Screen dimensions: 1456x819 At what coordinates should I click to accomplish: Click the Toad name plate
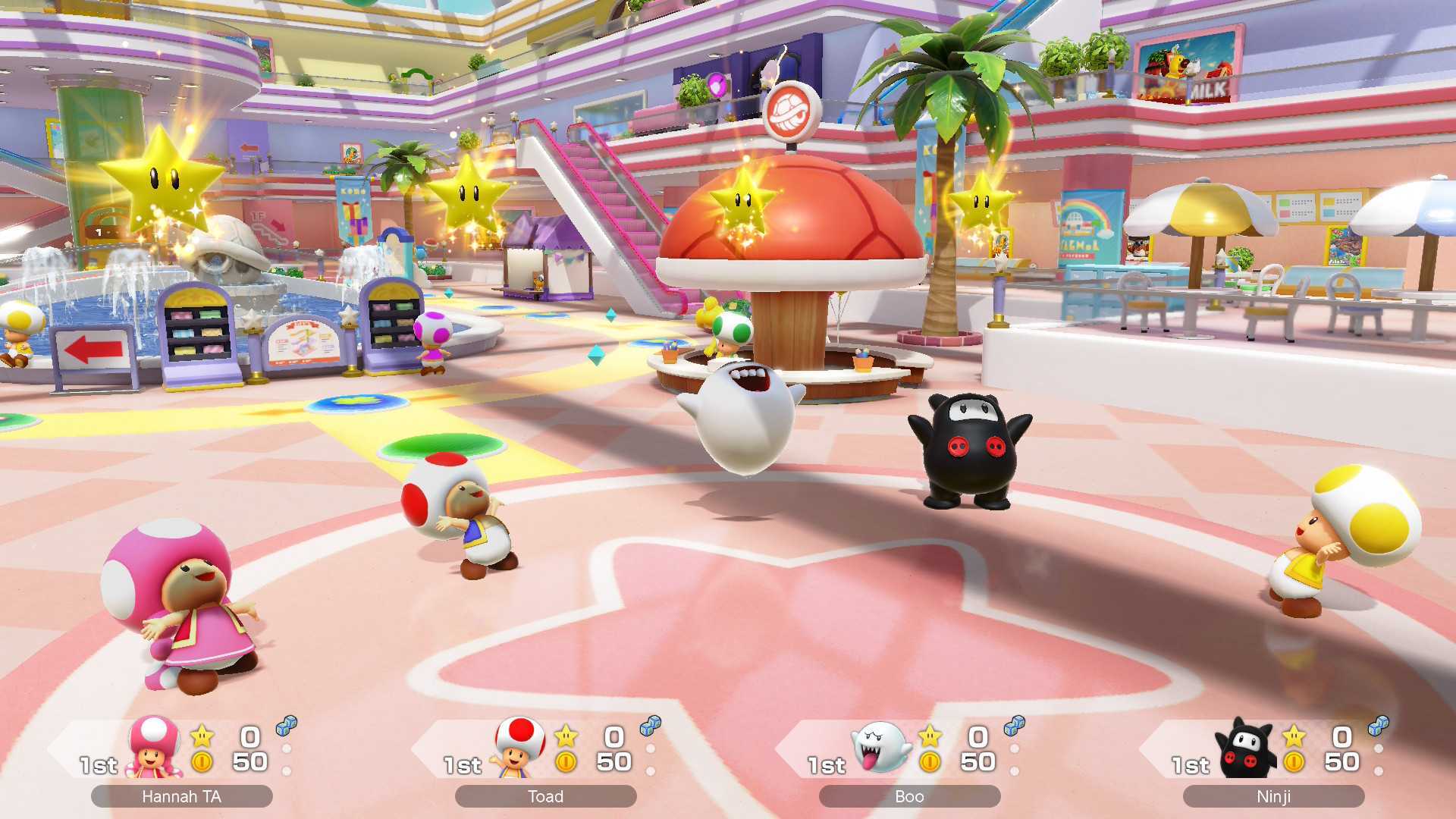(544, 796)
